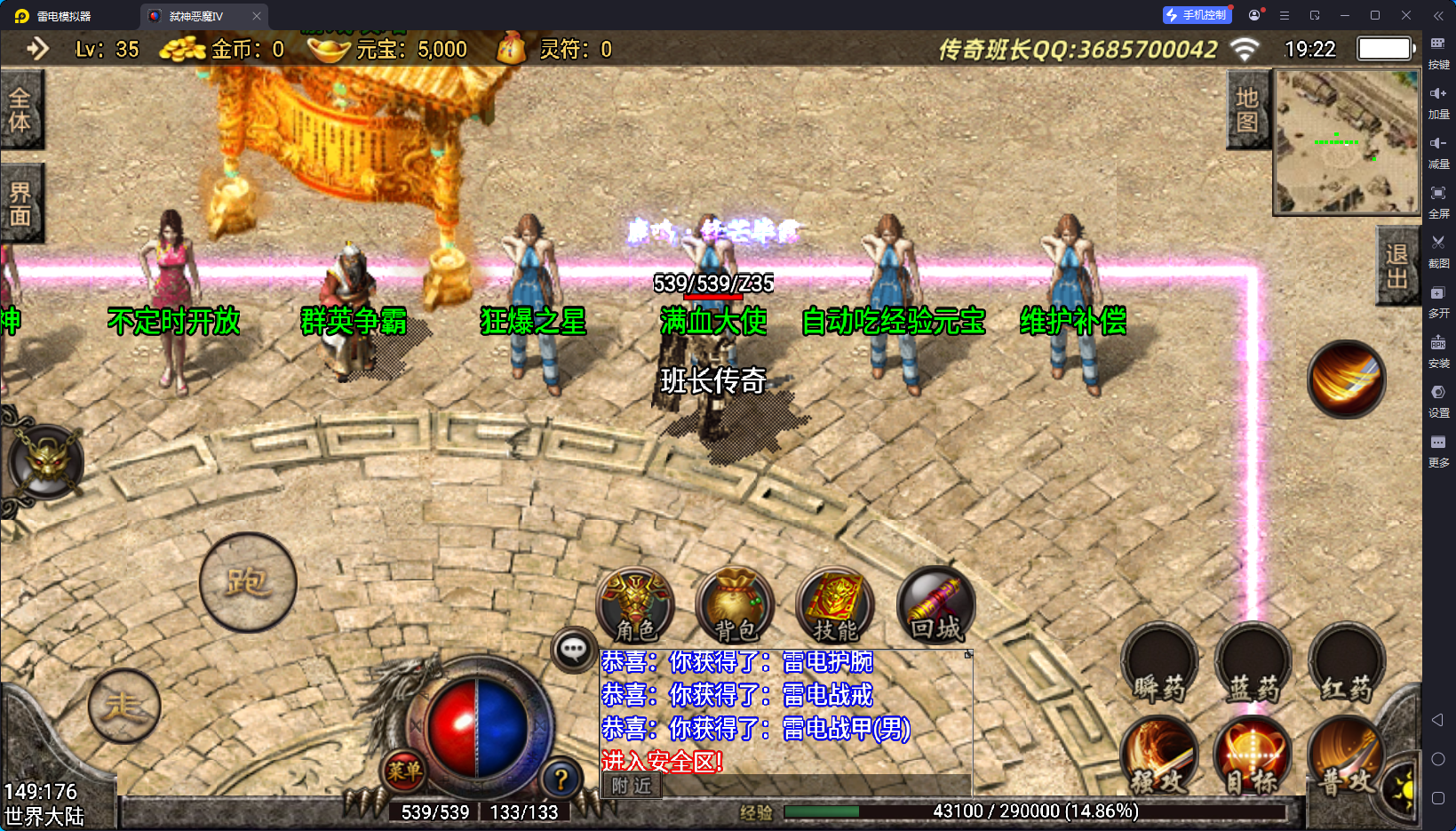The height and width of the screenshot is (831, 1456).
Task: Open the chat speech-bubble button
Action: [573, 650]
